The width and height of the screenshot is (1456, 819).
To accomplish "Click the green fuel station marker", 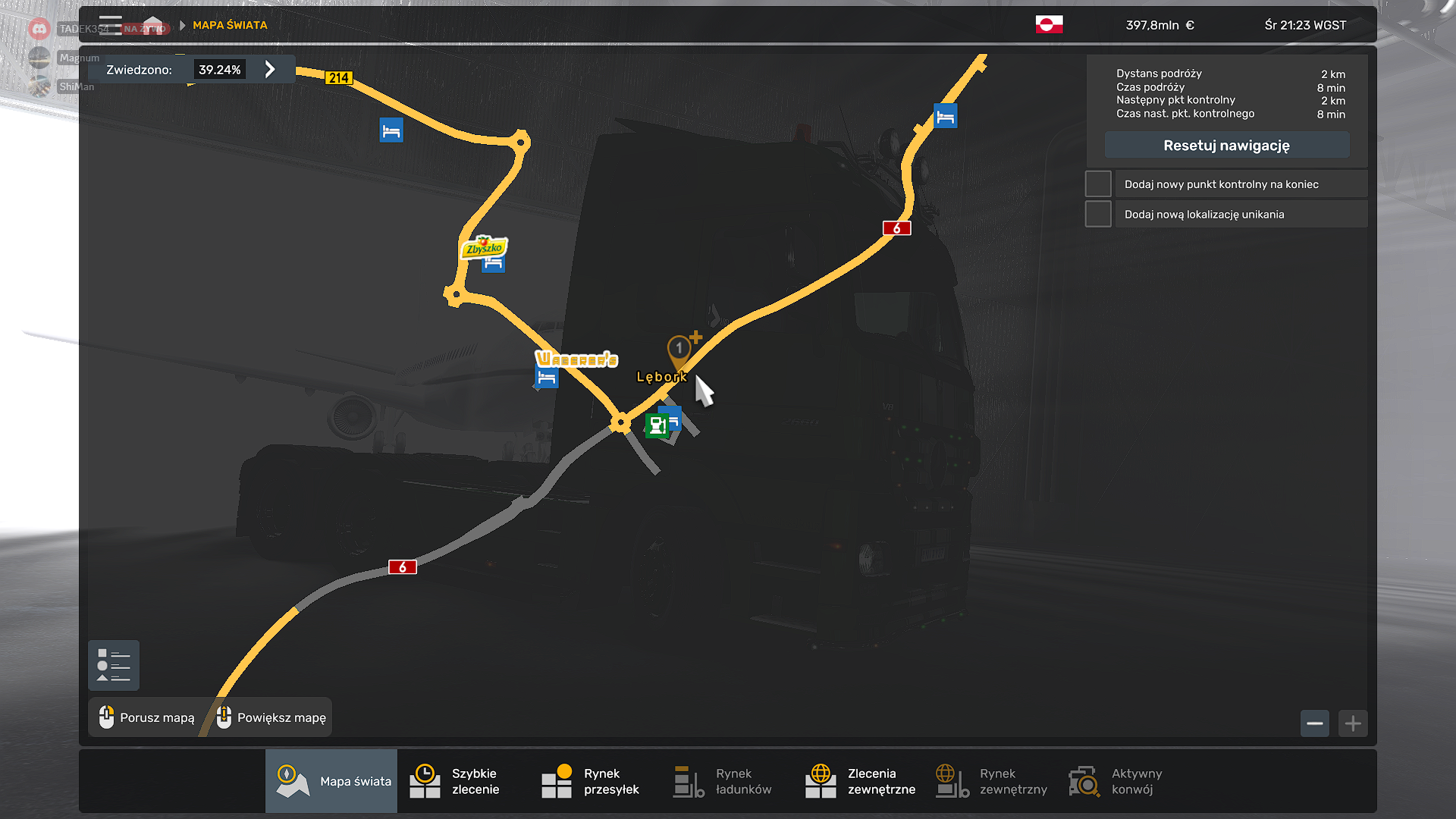I will [657, 425].
